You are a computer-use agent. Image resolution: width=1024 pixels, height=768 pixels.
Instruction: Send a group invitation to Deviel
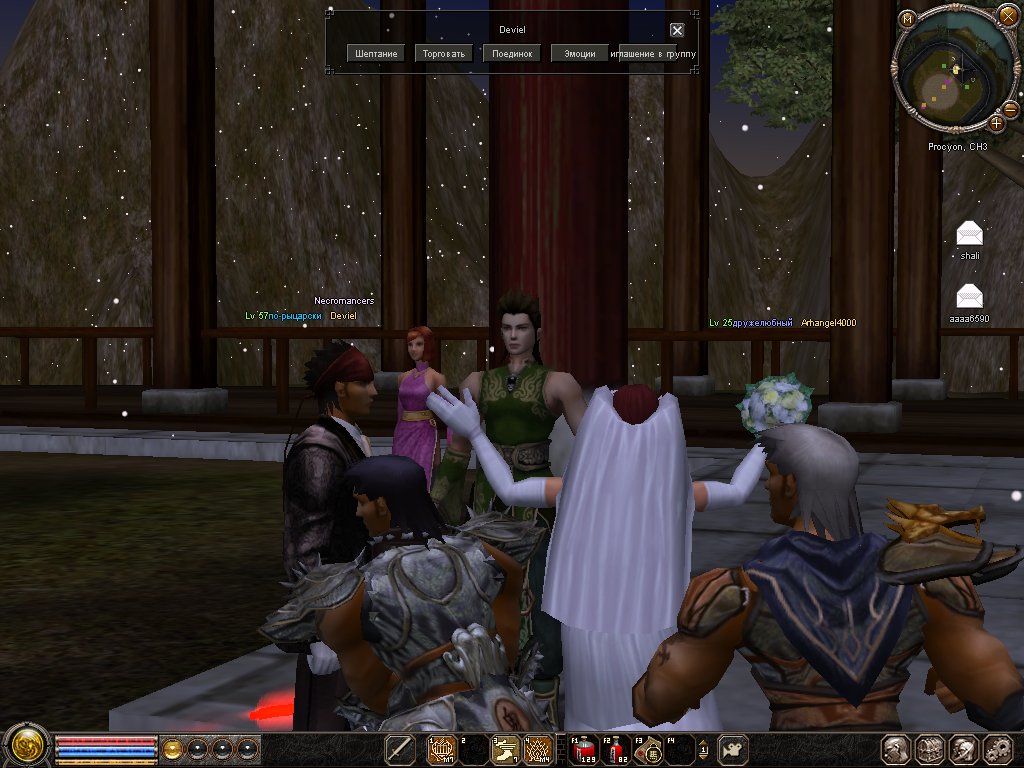pos(654,53)
